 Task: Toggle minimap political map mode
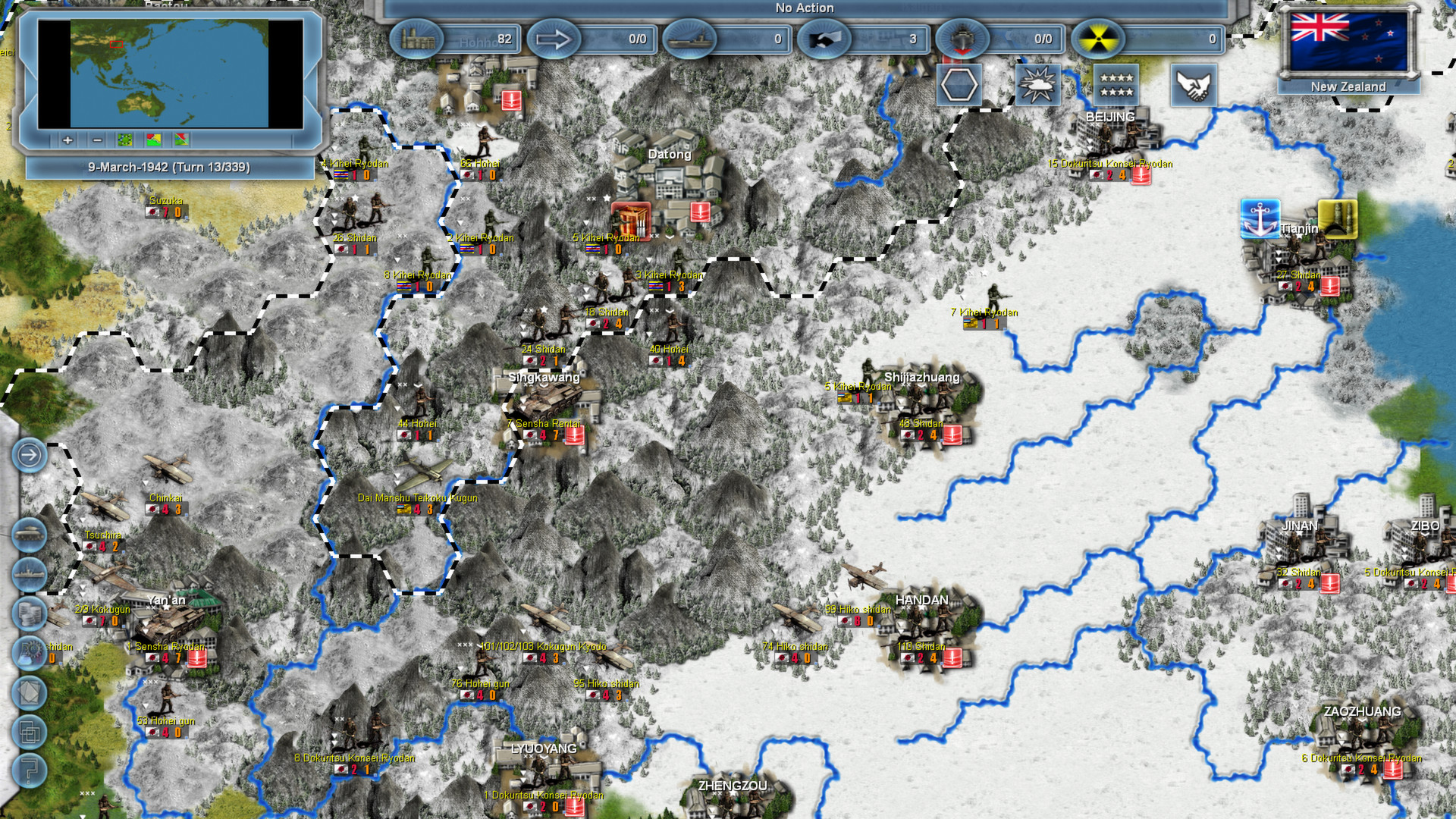[154, 141]
